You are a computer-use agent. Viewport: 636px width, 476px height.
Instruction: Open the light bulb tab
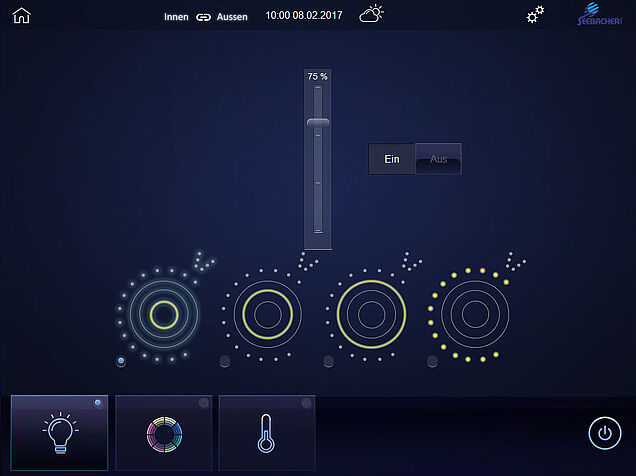[59, 432]
